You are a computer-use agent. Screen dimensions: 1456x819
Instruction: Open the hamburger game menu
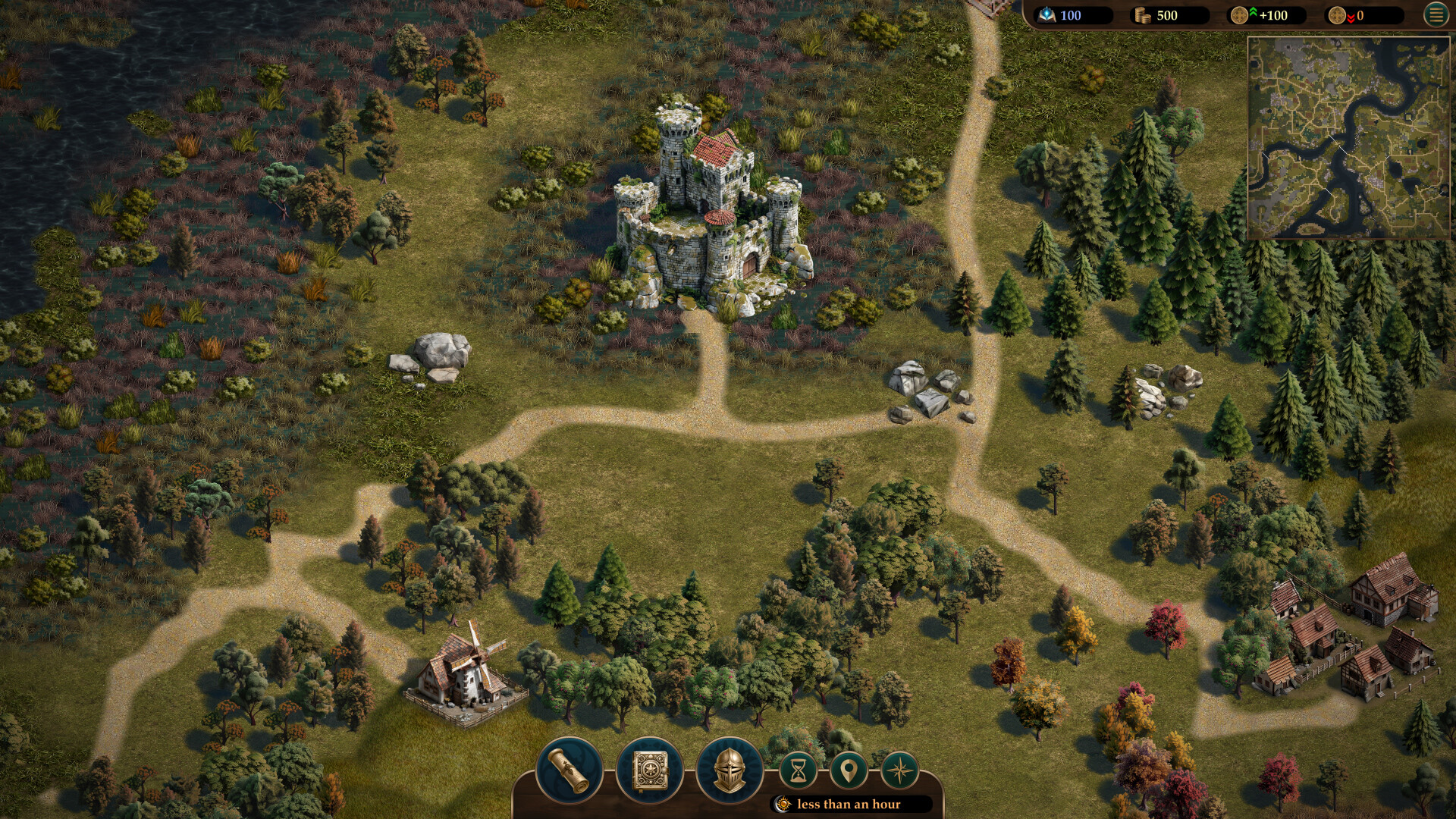pos(1436,15)
